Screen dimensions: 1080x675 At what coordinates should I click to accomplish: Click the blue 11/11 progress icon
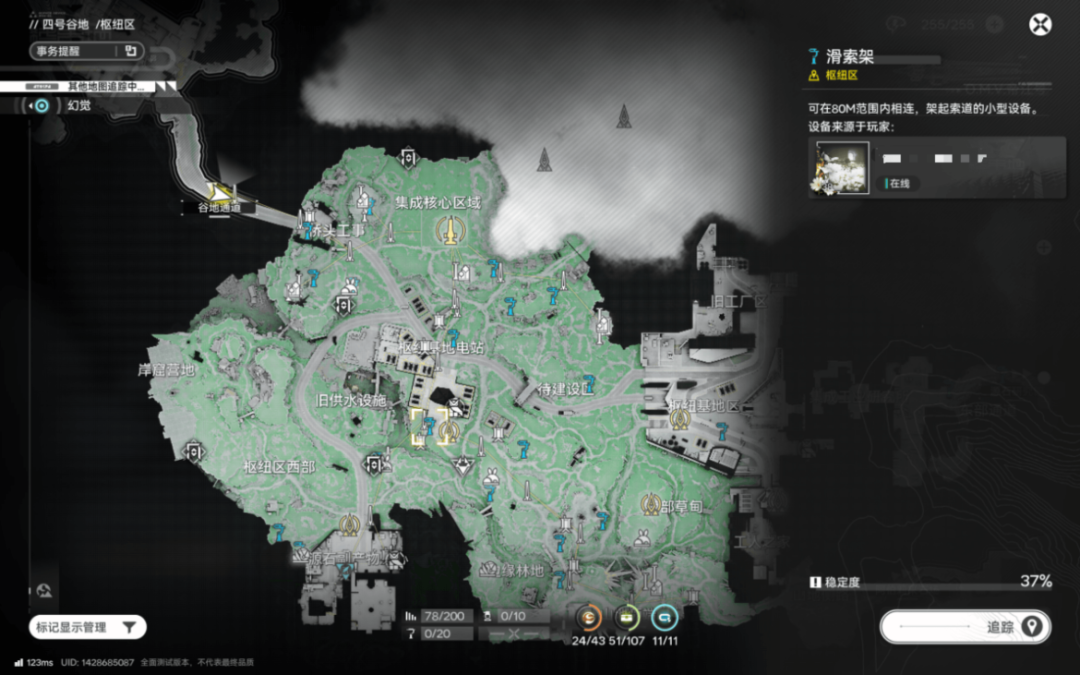(x=664, y=617)
